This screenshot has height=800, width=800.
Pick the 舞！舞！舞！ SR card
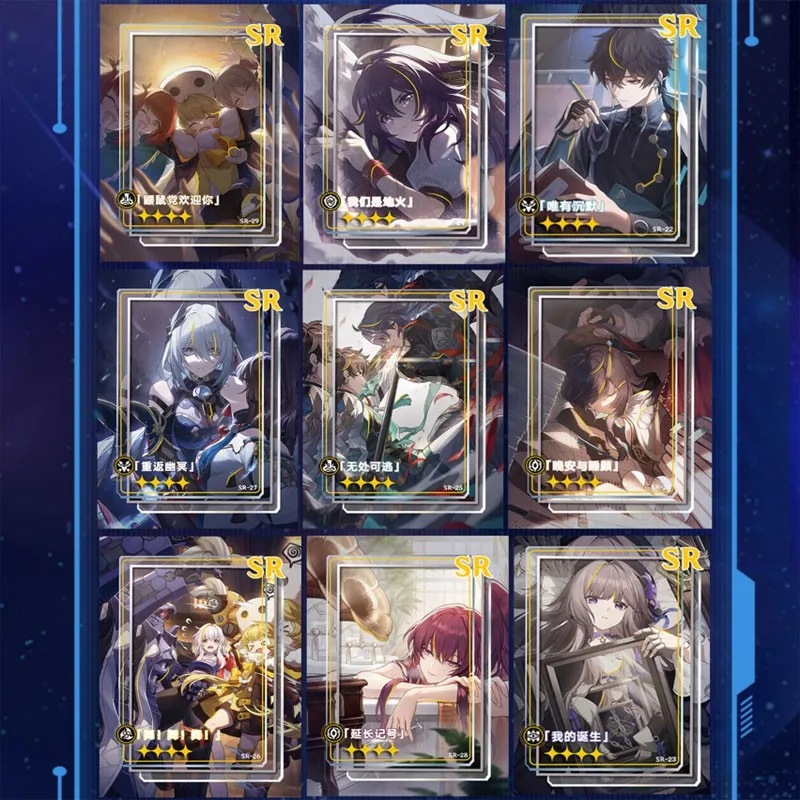196,655
